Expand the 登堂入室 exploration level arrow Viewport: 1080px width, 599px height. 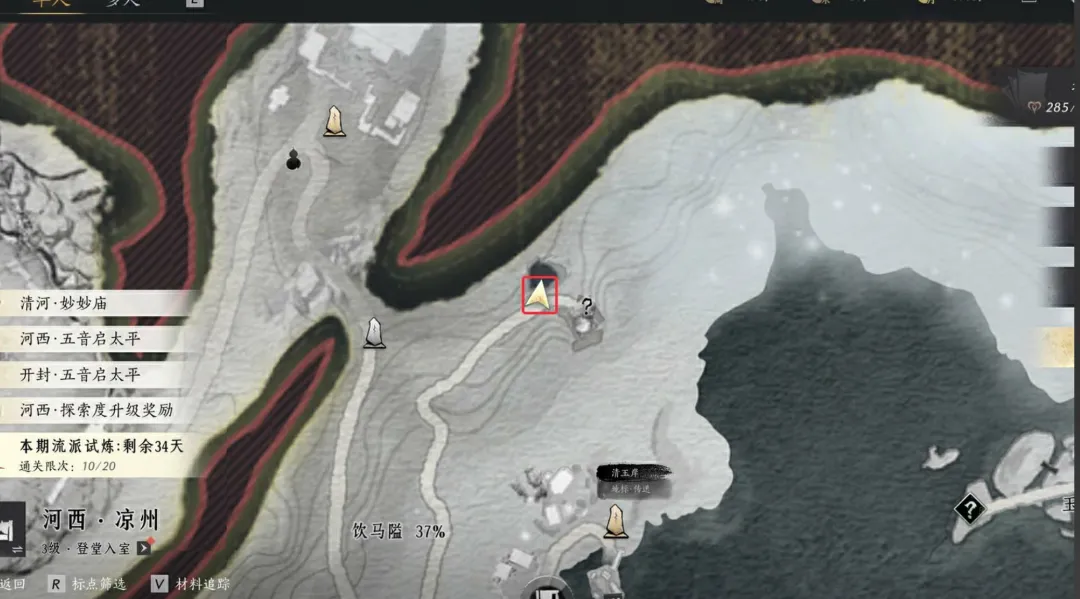[145, 548]
